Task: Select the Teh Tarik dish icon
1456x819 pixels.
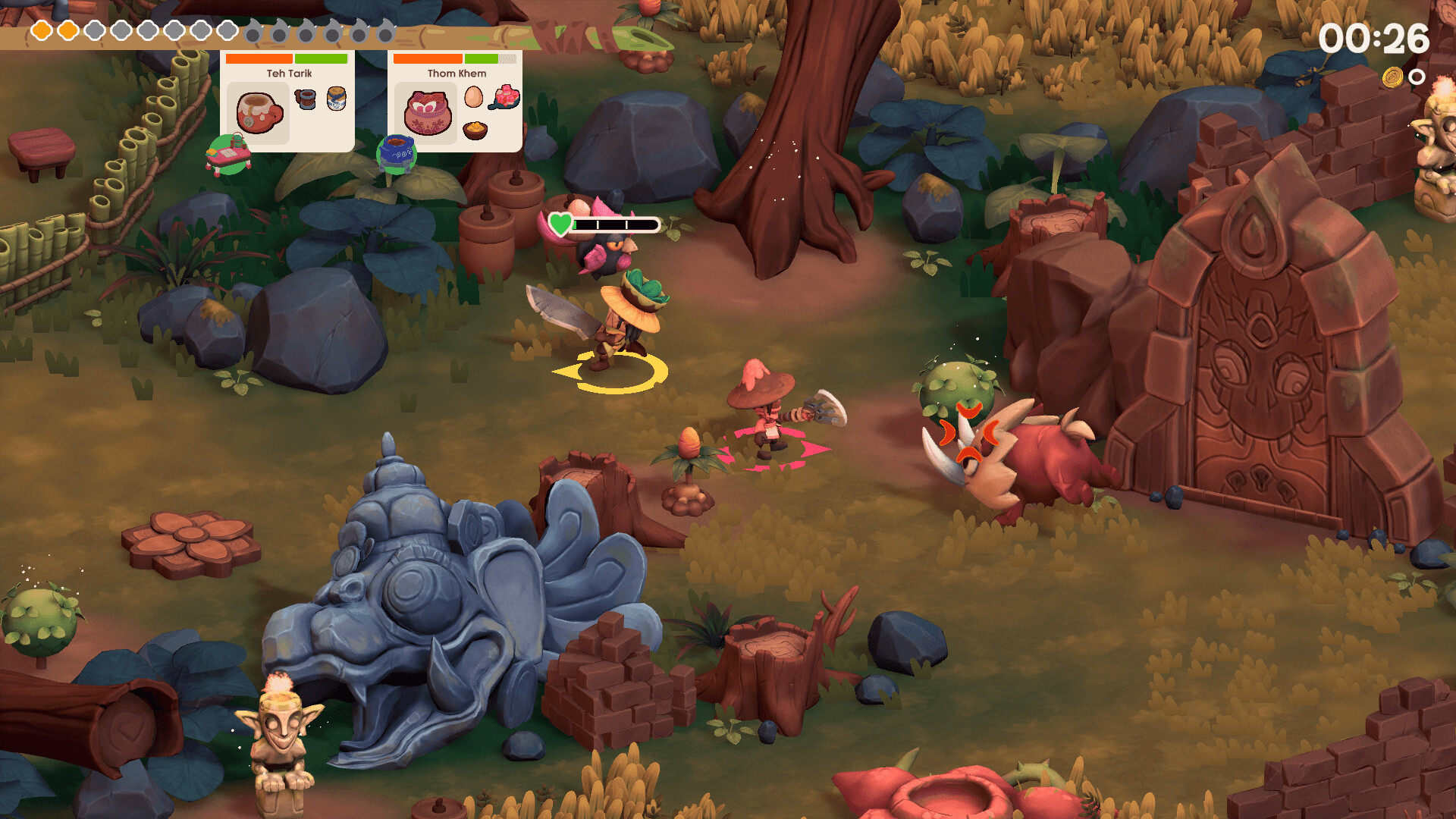Action: coord(259,113)
